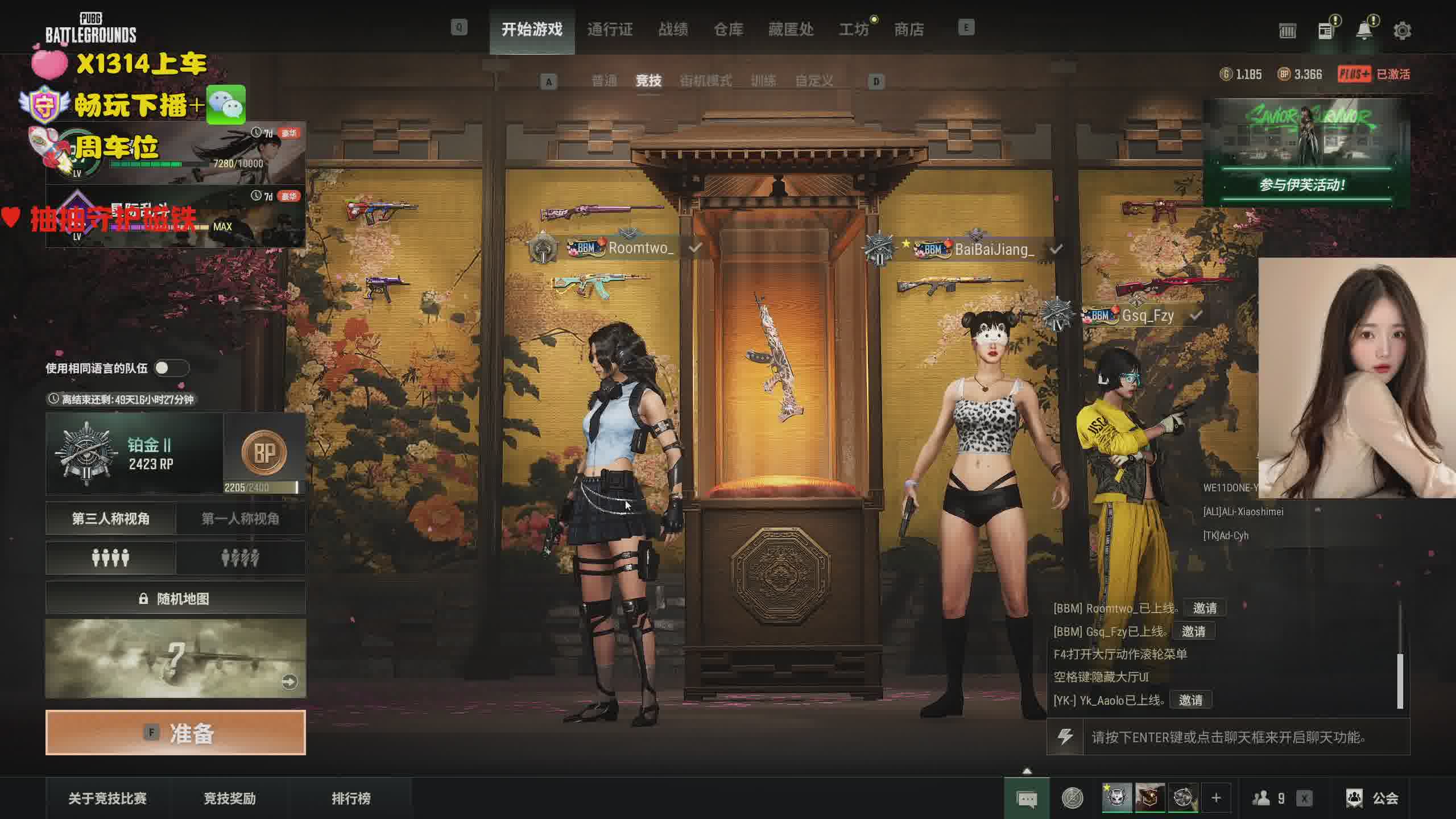Open the 通行证 pass tab
The height and width of the screenshot is (819, 1456).
610,29
